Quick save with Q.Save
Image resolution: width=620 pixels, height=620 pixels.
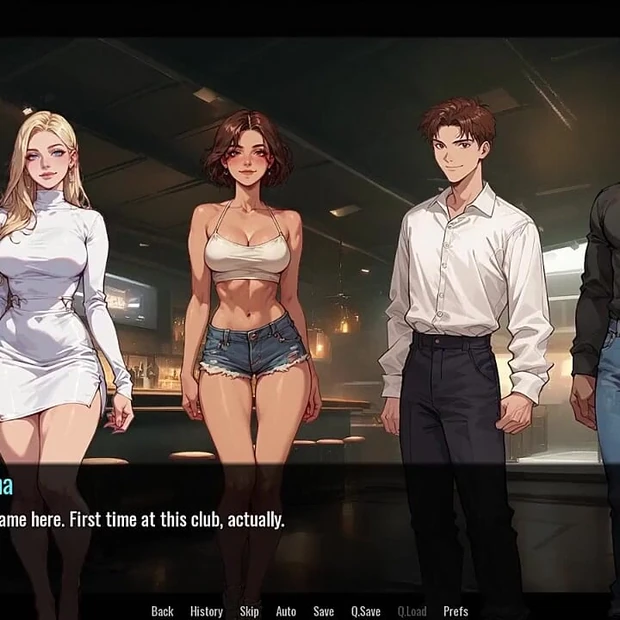pyautogui.click(x=365, y=611)
